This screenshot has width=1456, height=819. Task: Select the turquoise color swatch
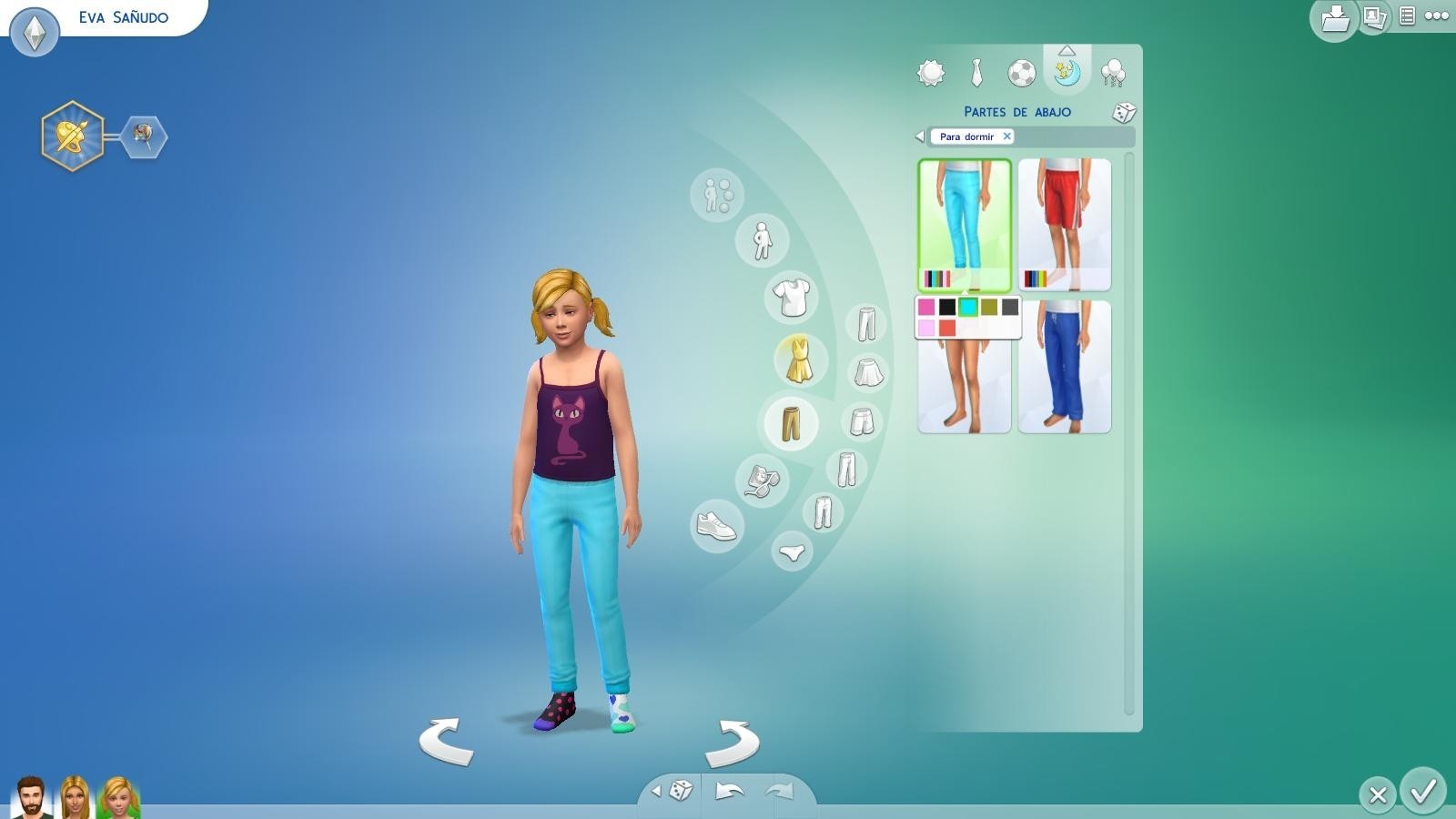click(x=968, y=308)
